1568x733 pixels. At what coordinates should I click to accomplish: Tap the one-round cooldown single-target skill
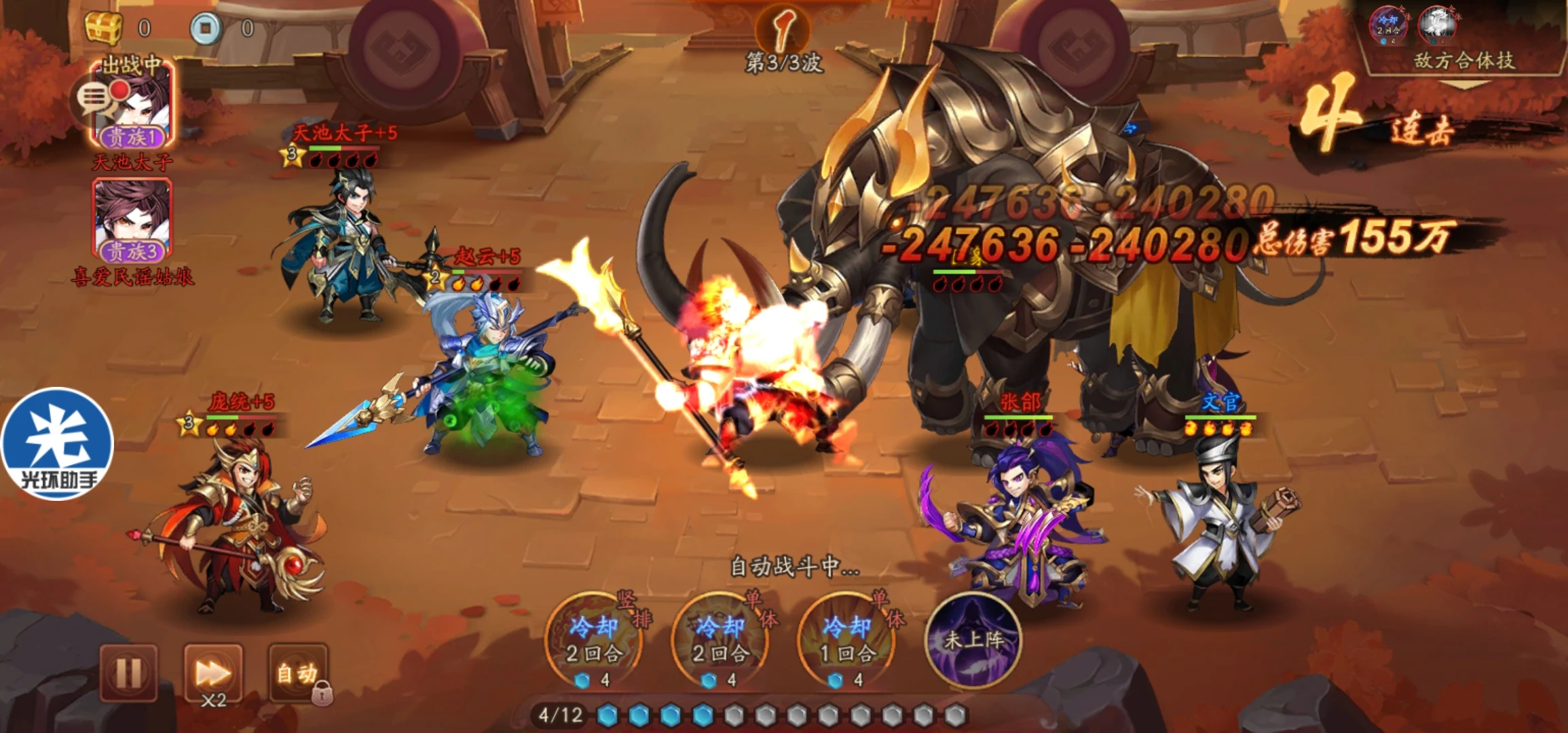click(847, 639)
